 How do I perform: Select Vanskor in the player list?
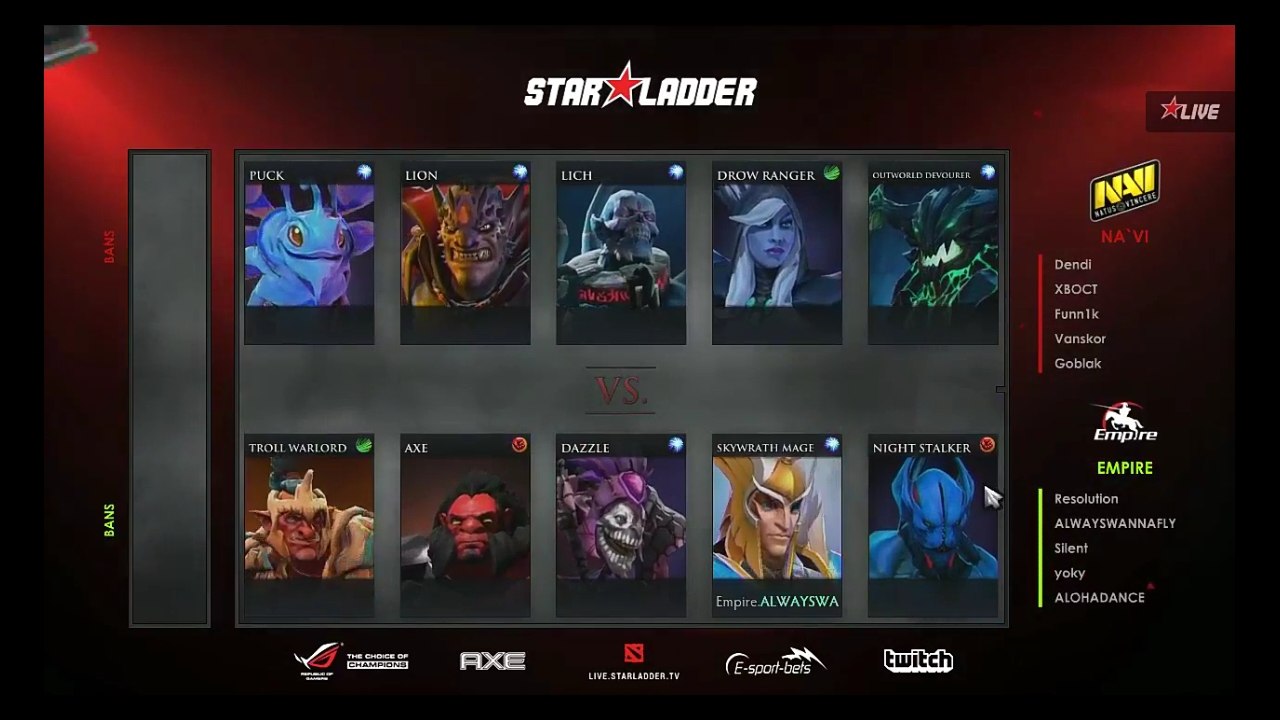[1080, 339]
